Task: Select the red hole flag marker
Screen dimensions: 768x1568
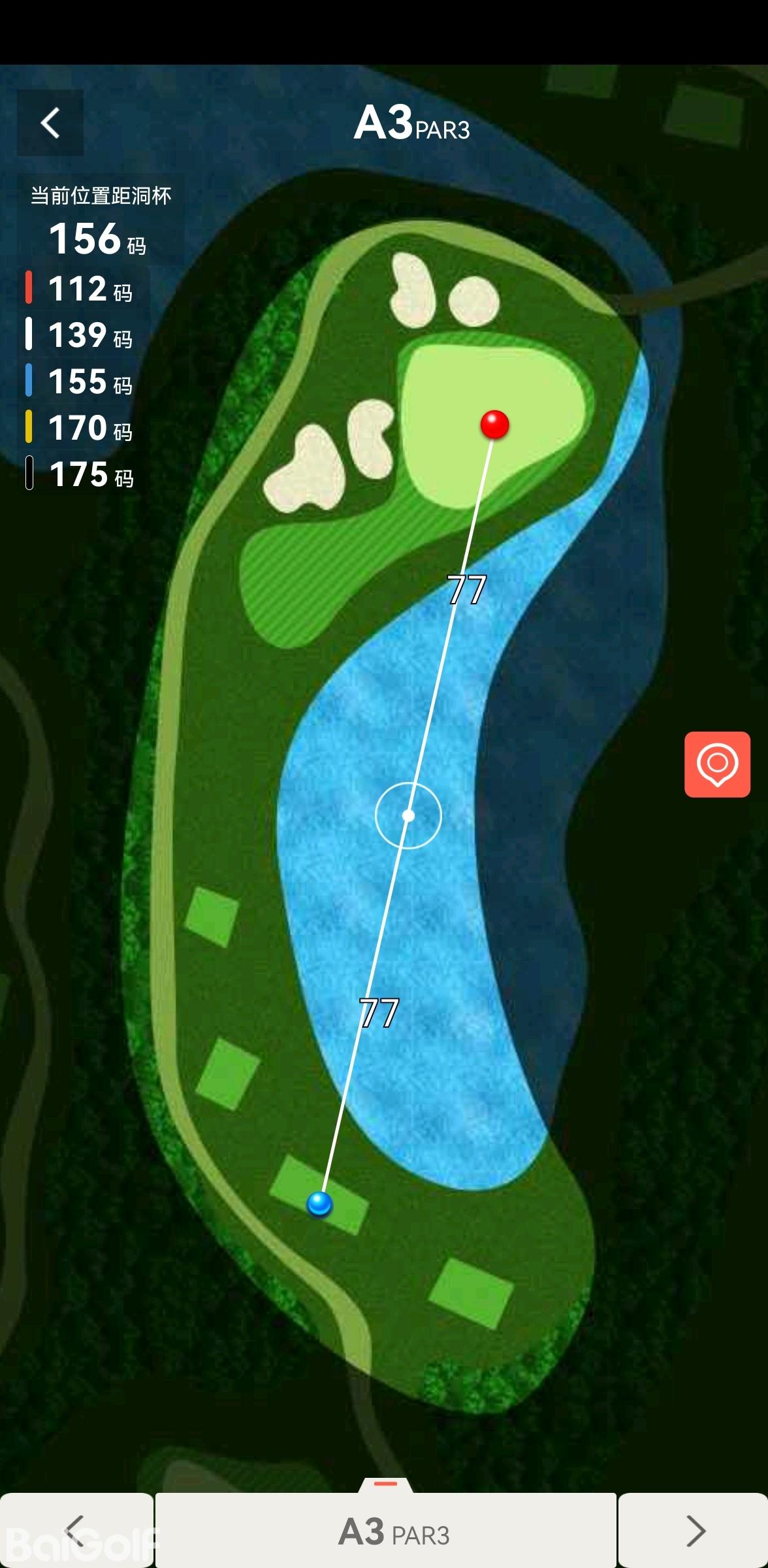Action: pos(494,425)
